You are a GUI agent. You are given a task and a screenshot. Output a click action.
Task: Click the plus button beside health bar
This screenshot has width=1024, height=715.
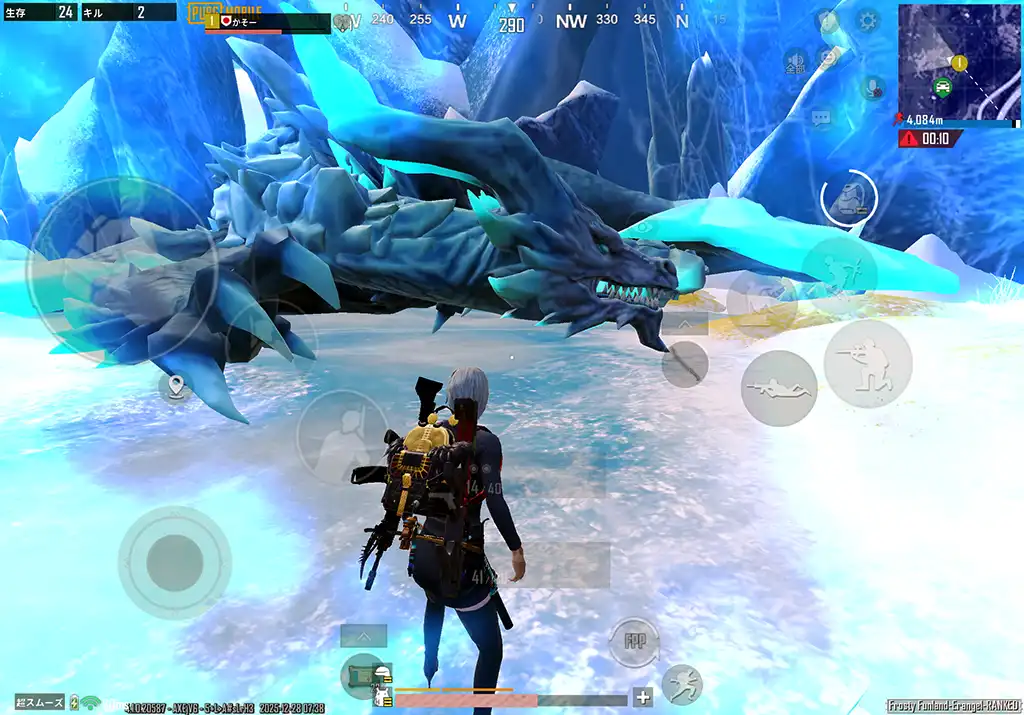(643, 698)
